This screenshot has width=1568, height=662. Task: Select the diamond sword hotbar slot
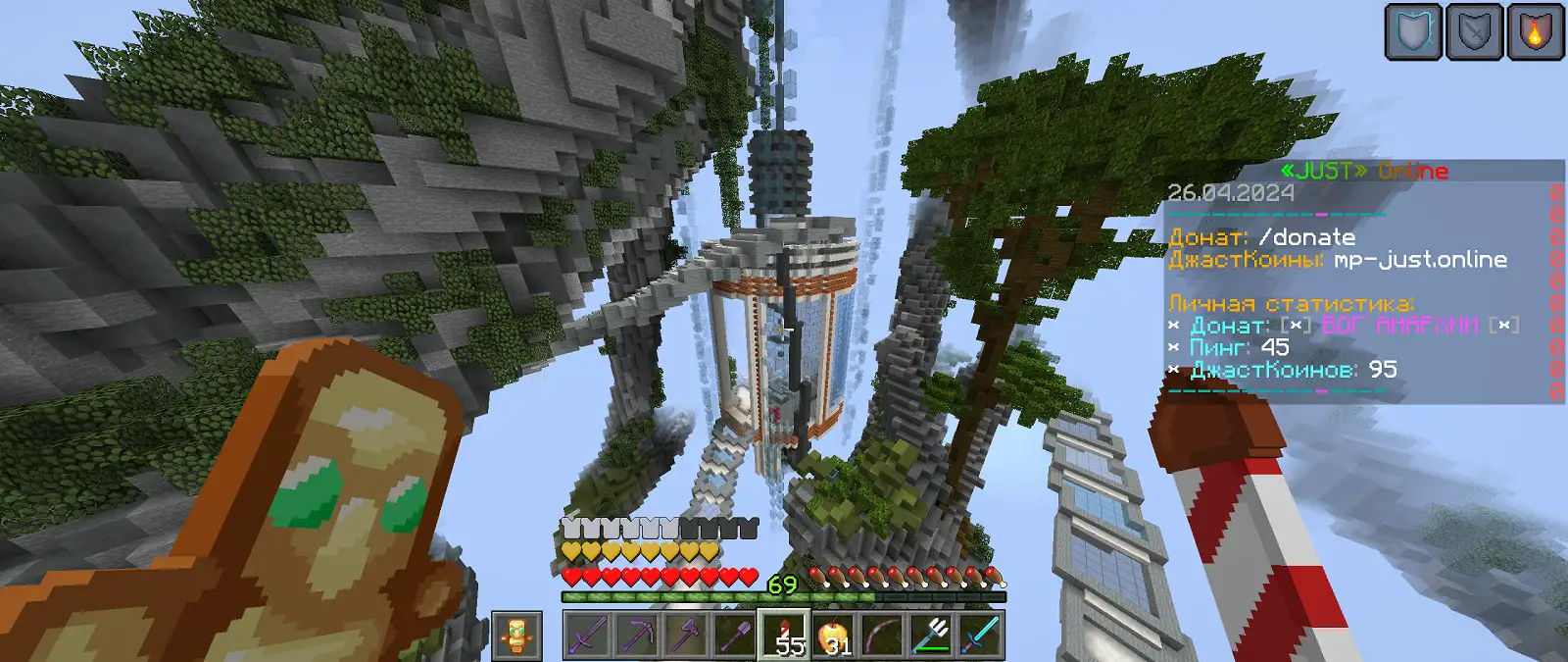tap(981, 636)
